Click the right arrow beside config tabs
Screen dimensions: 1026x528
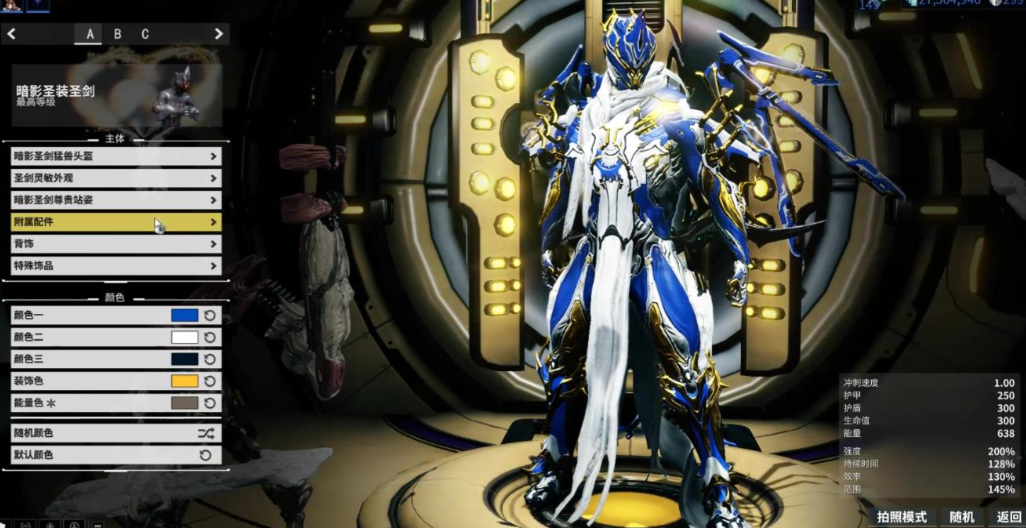(x=218, y=34)
